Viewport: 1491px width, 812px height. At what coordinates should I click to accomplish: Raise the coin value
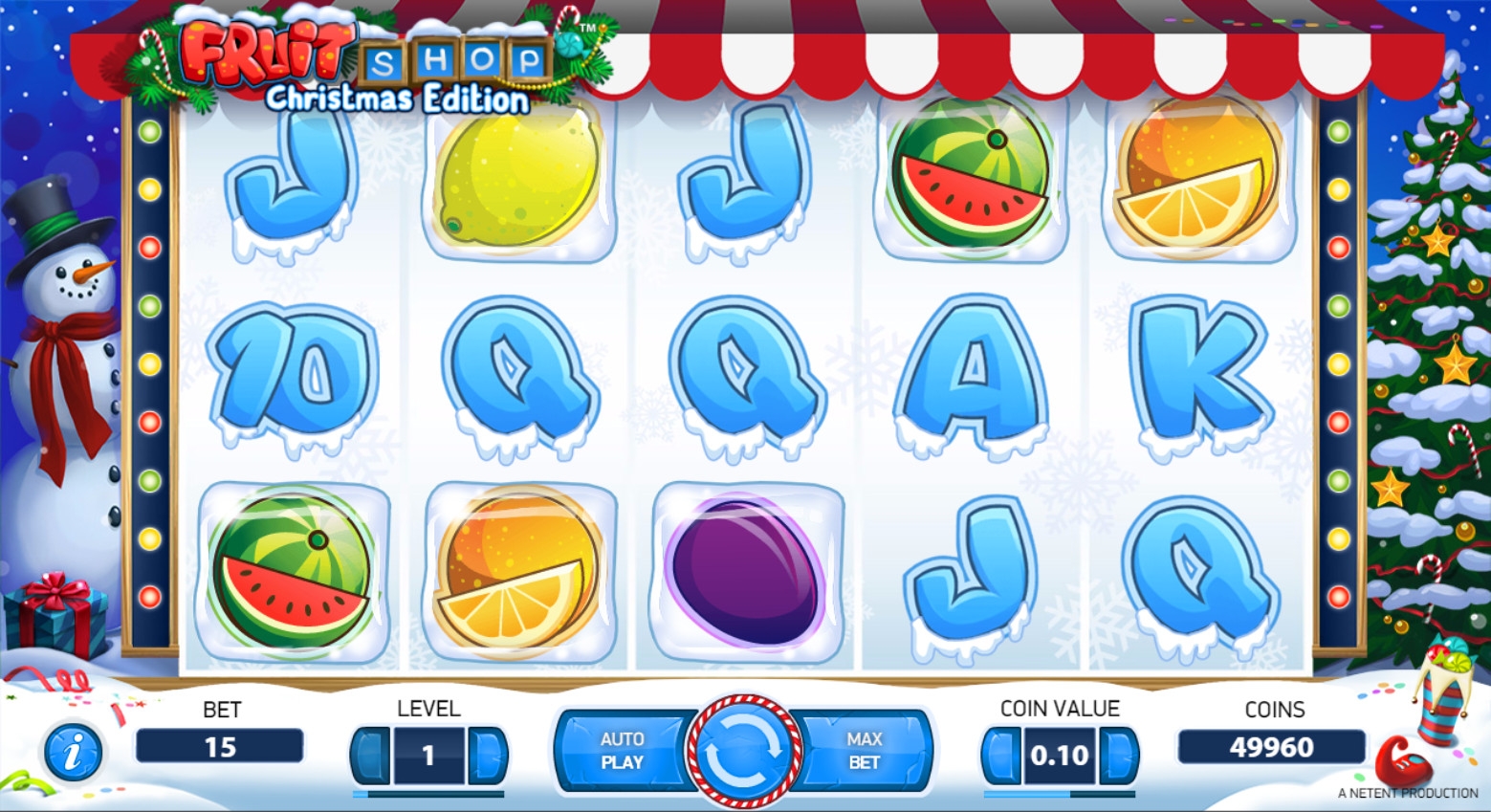coord(1118,756)
